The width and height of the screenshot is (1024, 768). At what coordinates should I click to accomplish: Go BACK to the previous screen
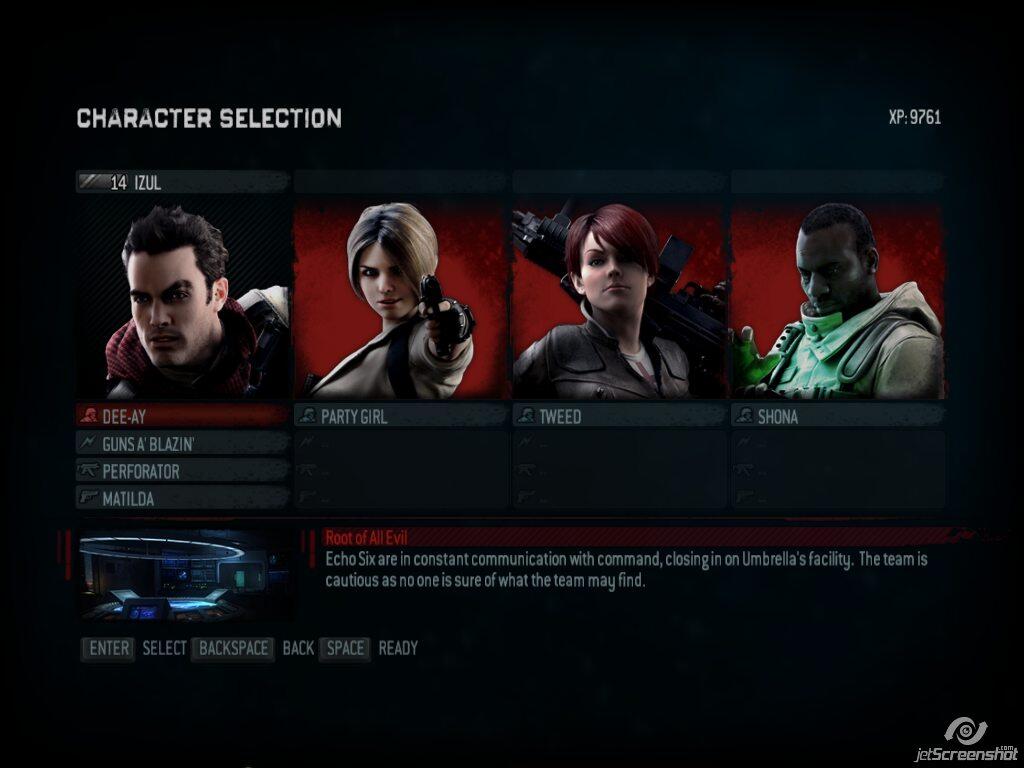click(x=298, y=648)
